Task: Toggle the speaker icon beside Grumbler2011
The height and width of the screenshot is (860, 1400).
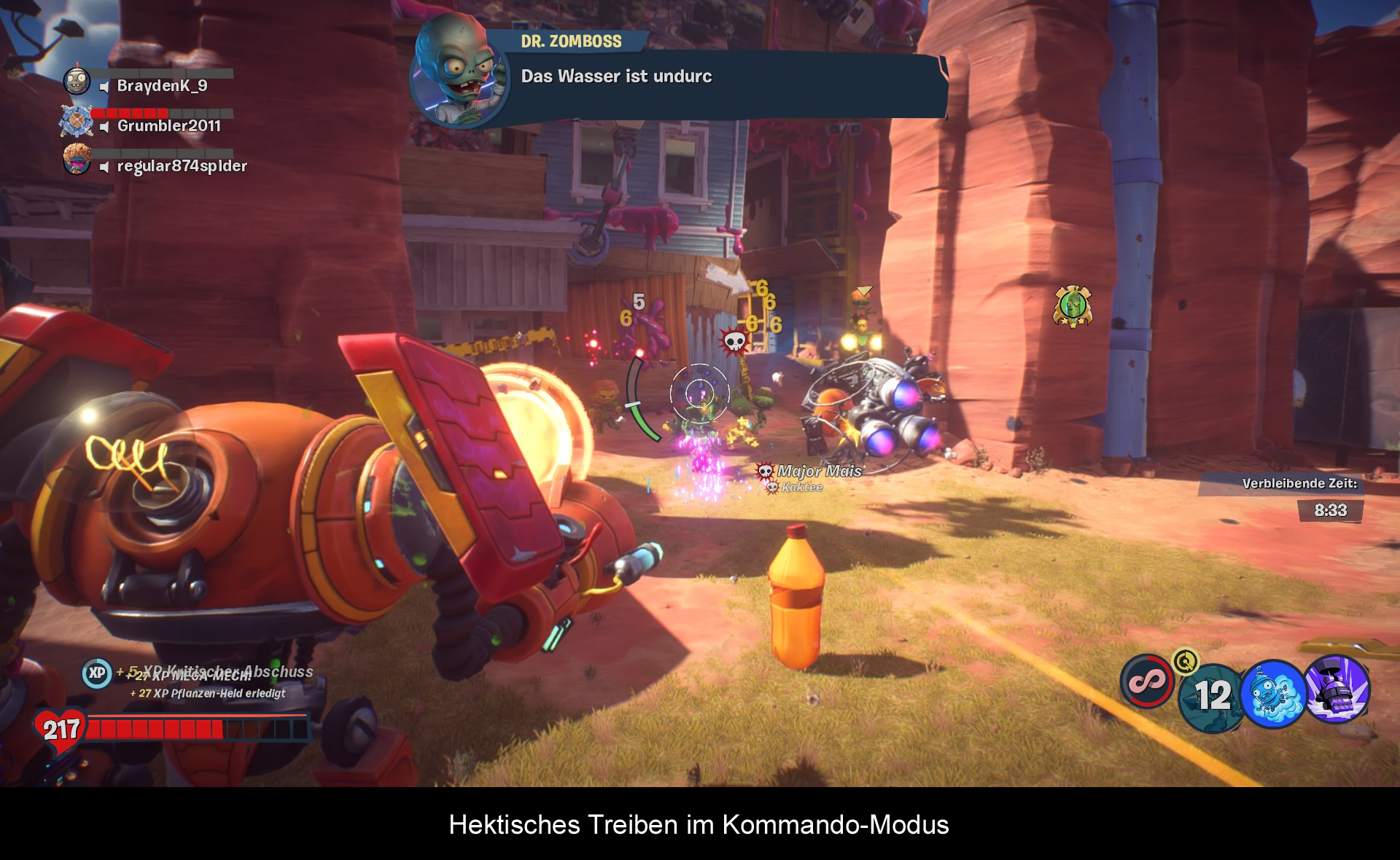Action: tap(104, 127)
